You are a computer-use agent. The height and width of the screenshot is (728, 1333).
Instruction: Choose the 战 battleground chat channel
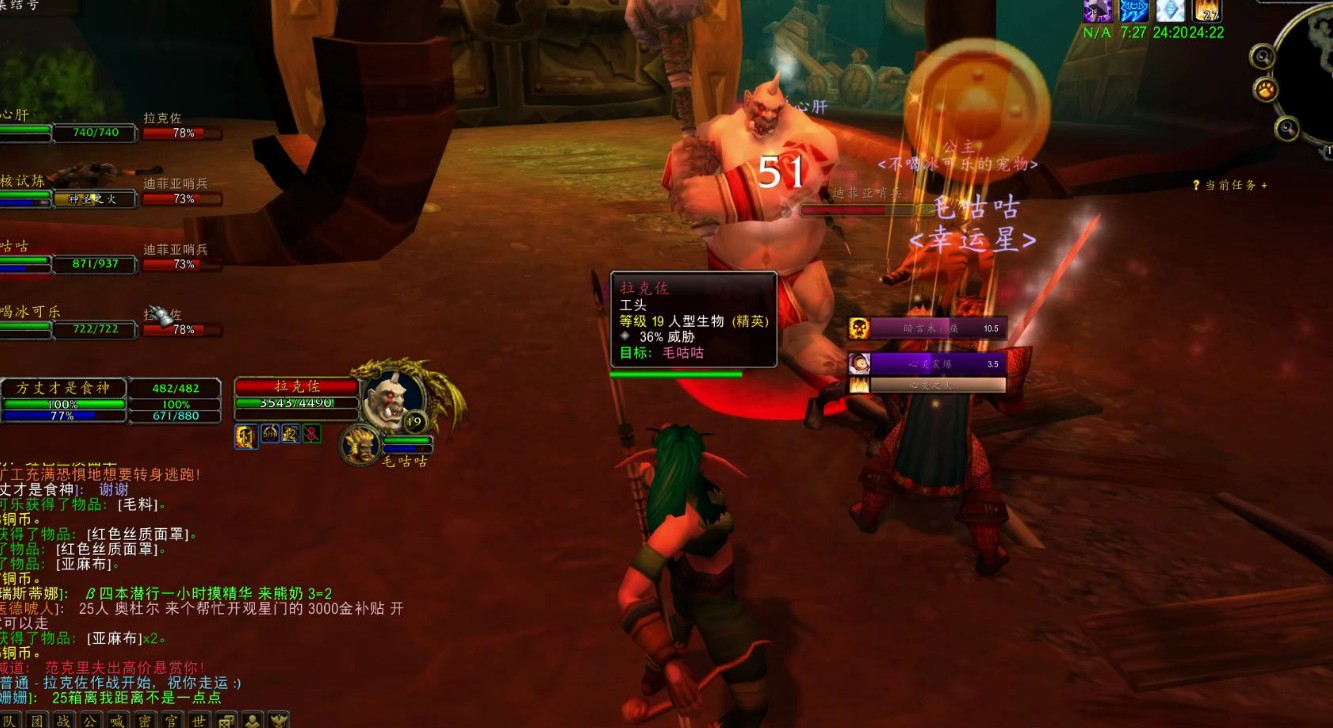(x=64, y=720)
